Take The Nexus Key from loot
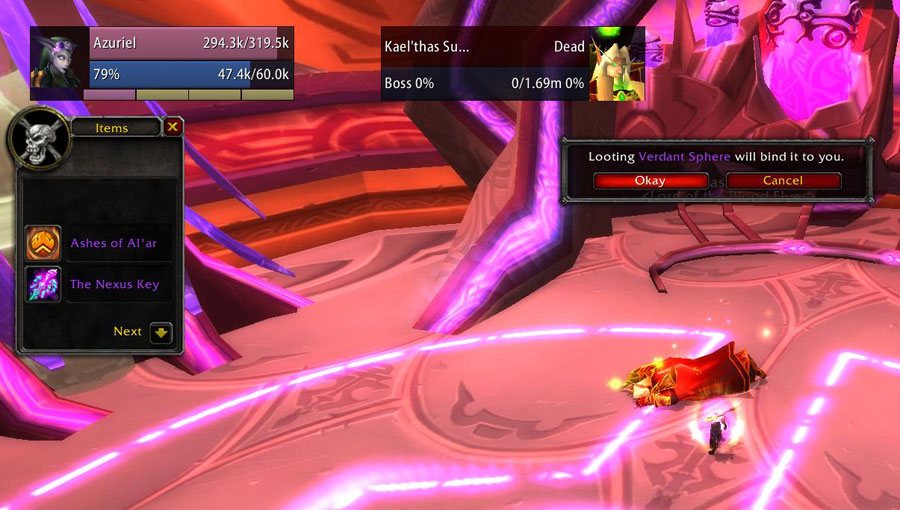The image size is (900, 510). tap(43, 284)
